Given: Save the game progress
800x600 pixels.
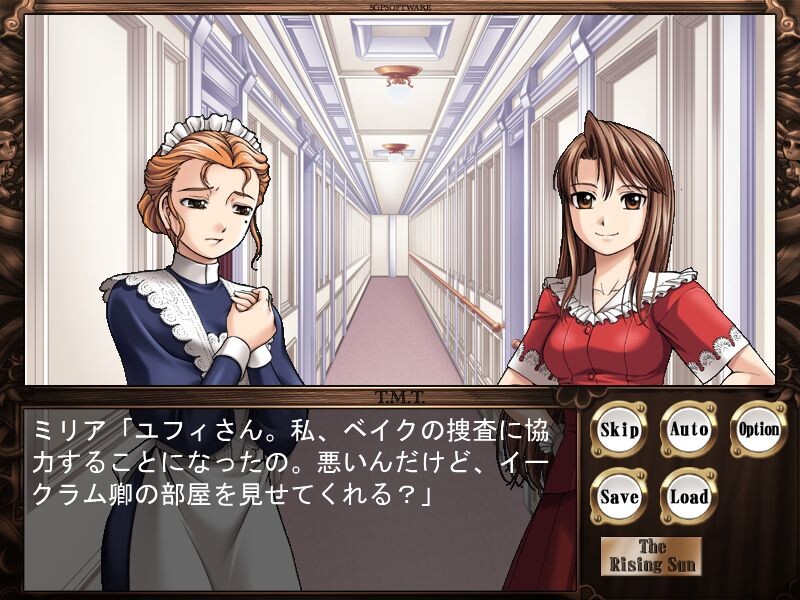Looking at the screenshot, I should click(619, 497).
